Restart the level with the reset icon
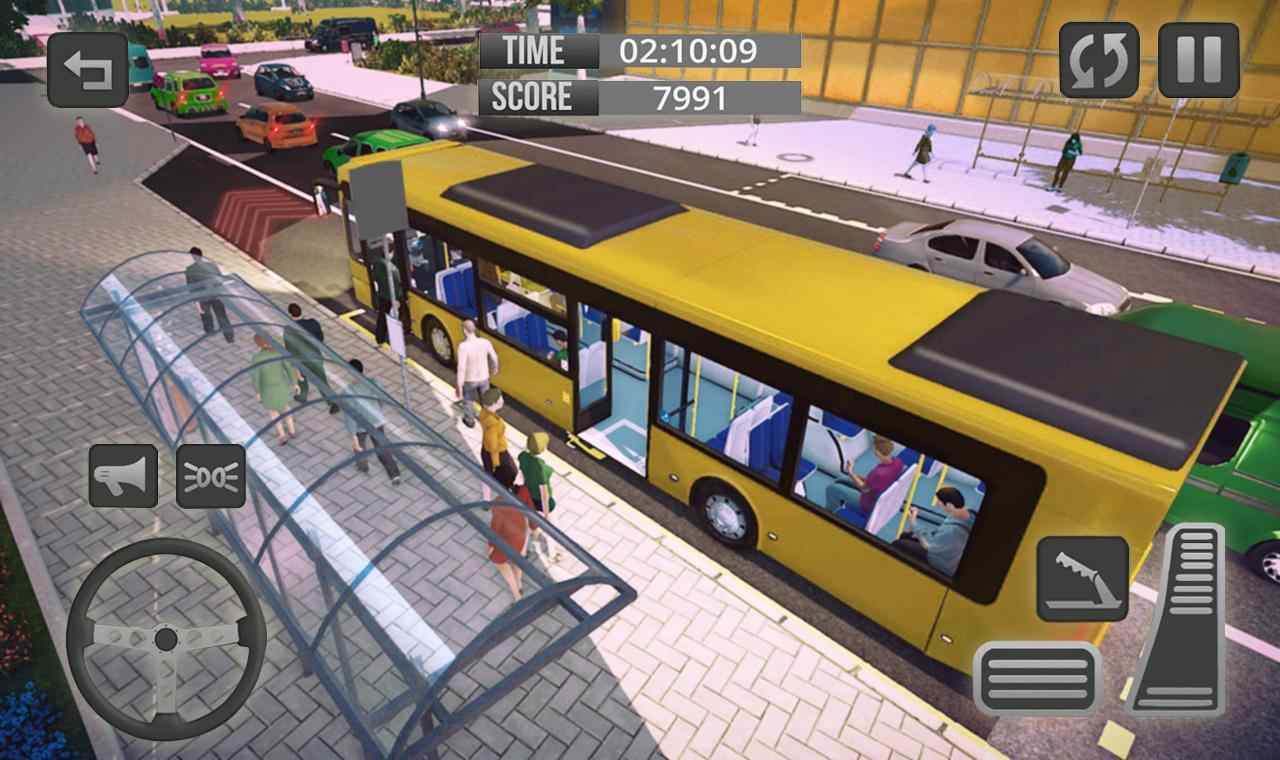 [1099, 62]
